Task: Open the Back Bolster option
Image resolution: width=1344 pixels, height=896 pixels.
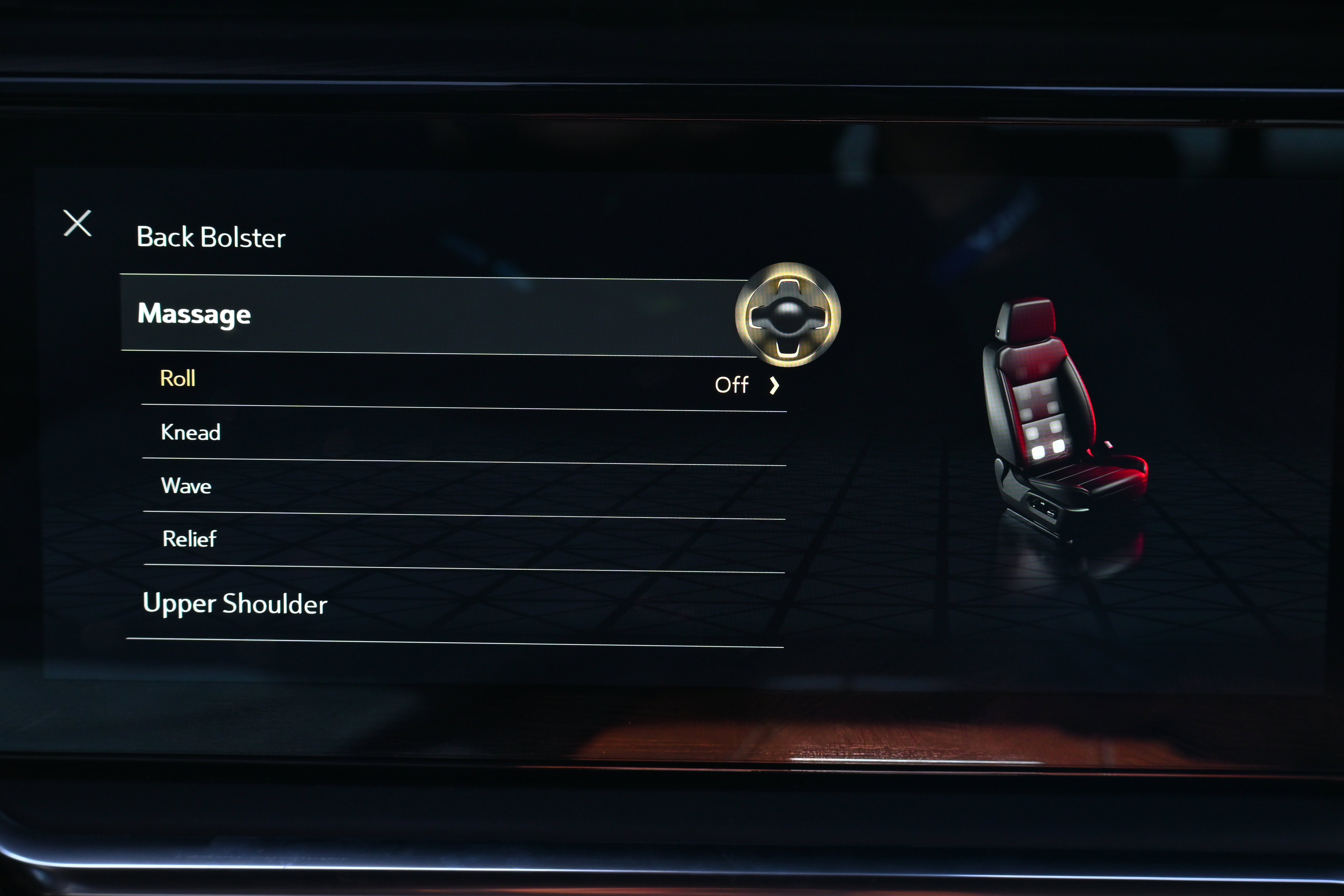Action: [x=211, y=237]
